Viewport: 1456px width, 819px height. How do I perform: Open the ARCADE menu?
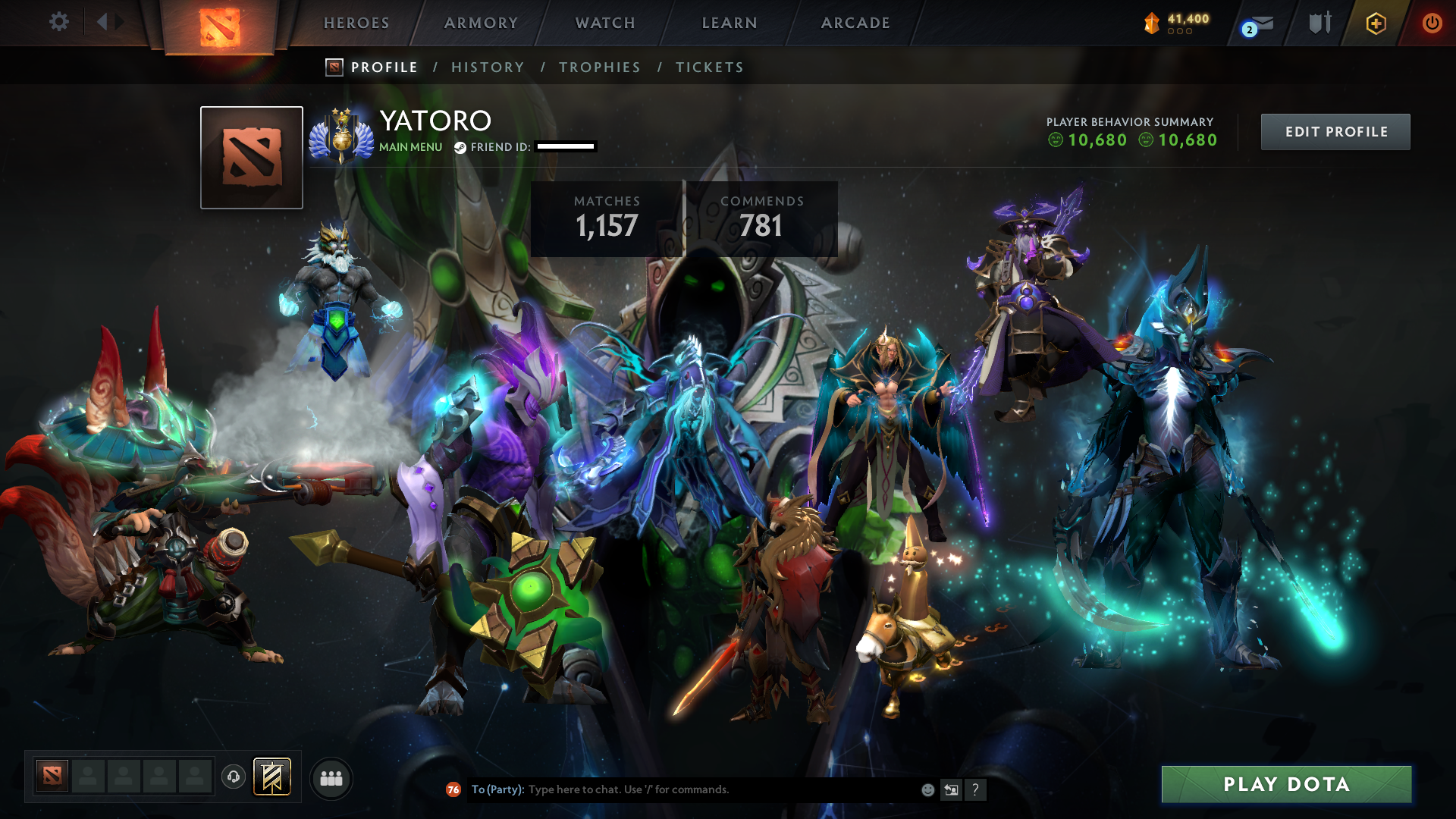tap(855, 23)
